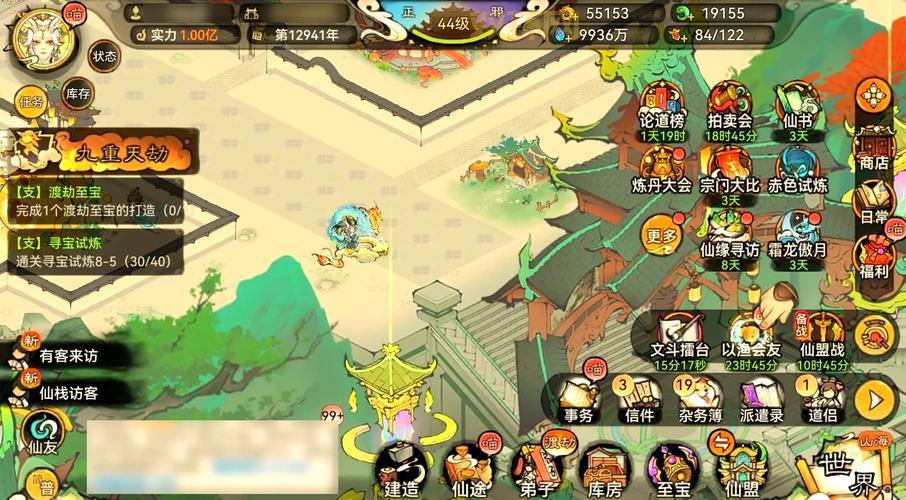The width and height of the screenshot is (906, 500).
Task: Show 更多 additional events
Action: (x=662, y=237)
